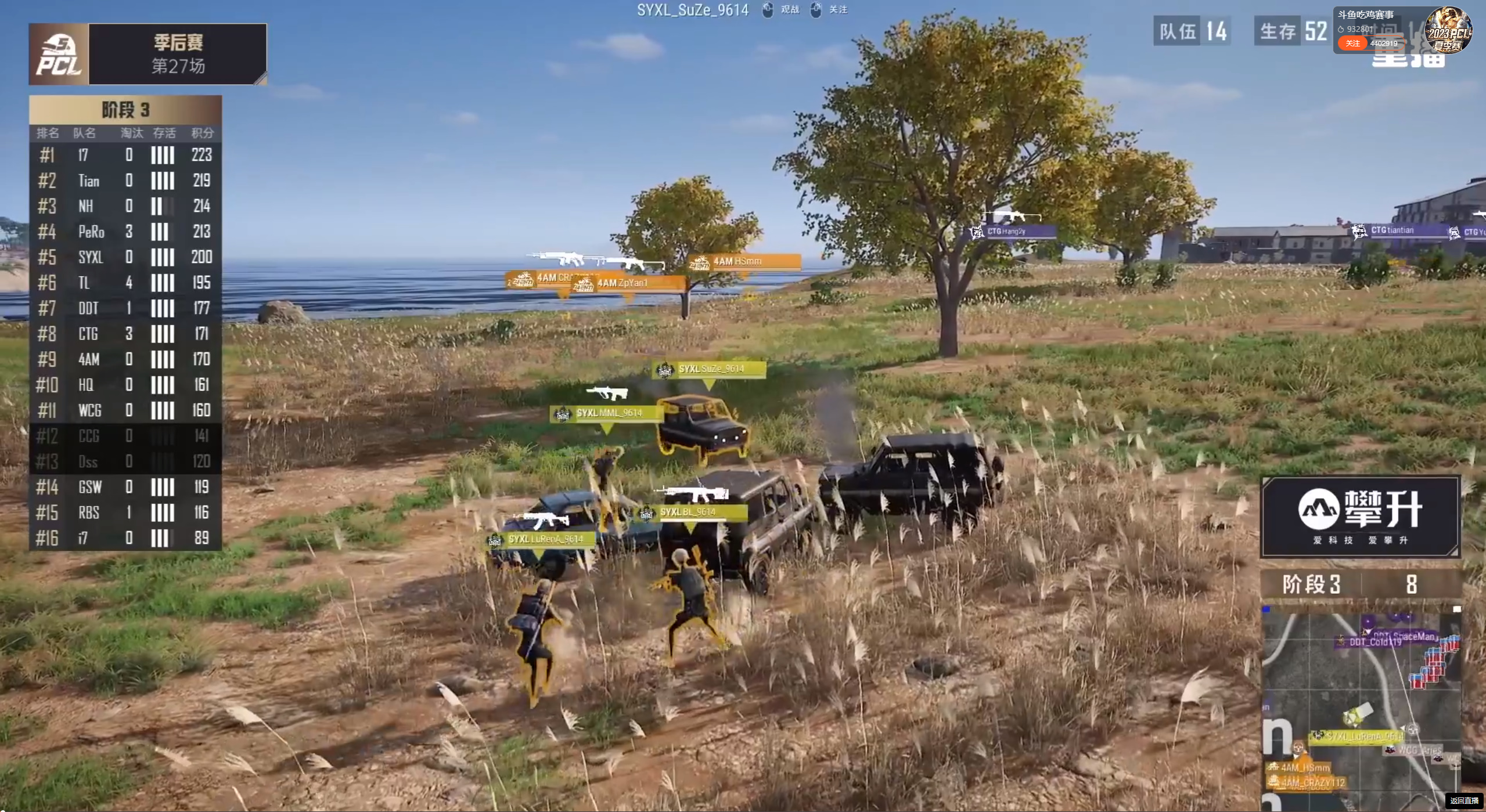This screenshot has width=1486, height=812.
Task: Select the 17 team row in the standings
Action: (x=125, y=155)
